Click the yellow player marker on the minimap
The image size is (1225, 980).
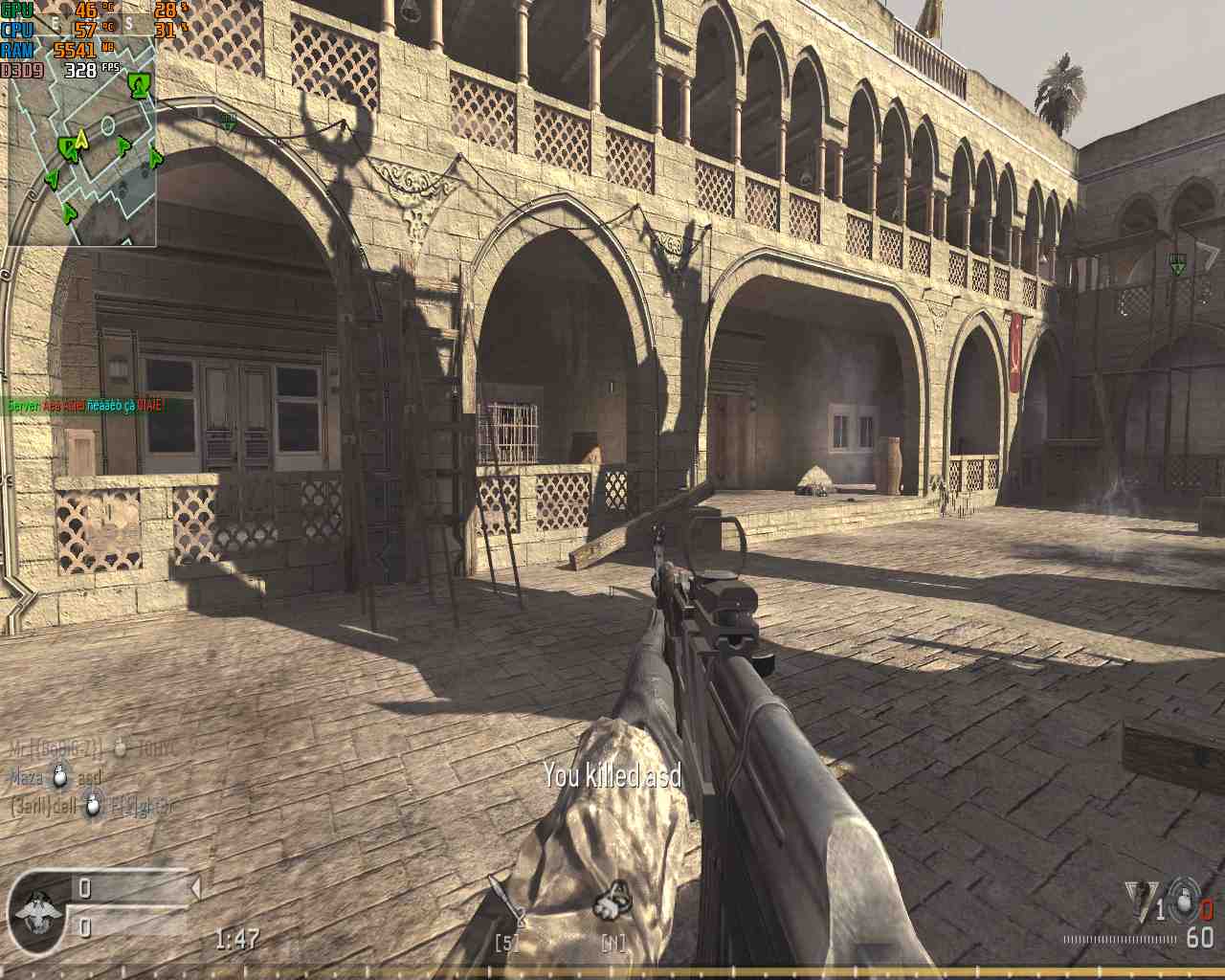pyautogui.click(x=81, y=140)
